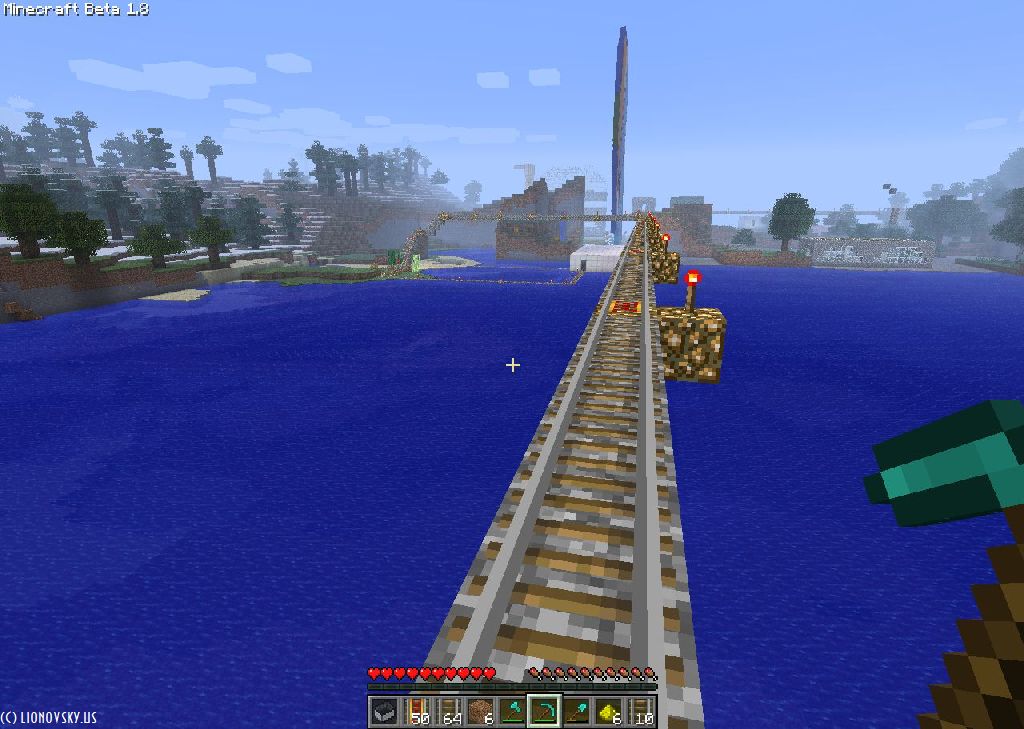Choose the rail stack of 64

click(x=448, y=711)
